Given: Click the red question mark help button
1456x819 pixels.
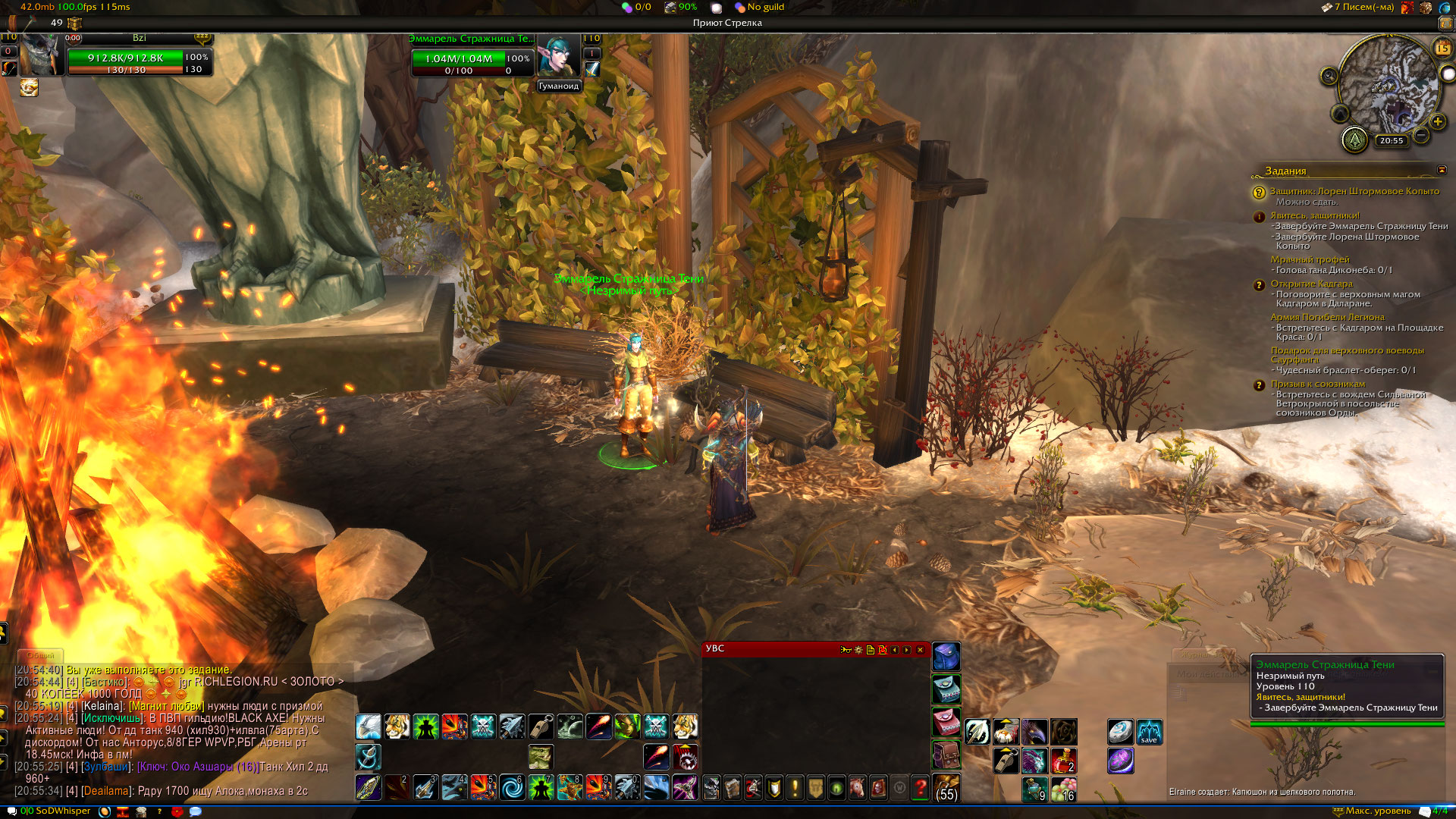Looking at the screenshot, I should [920, 788].
